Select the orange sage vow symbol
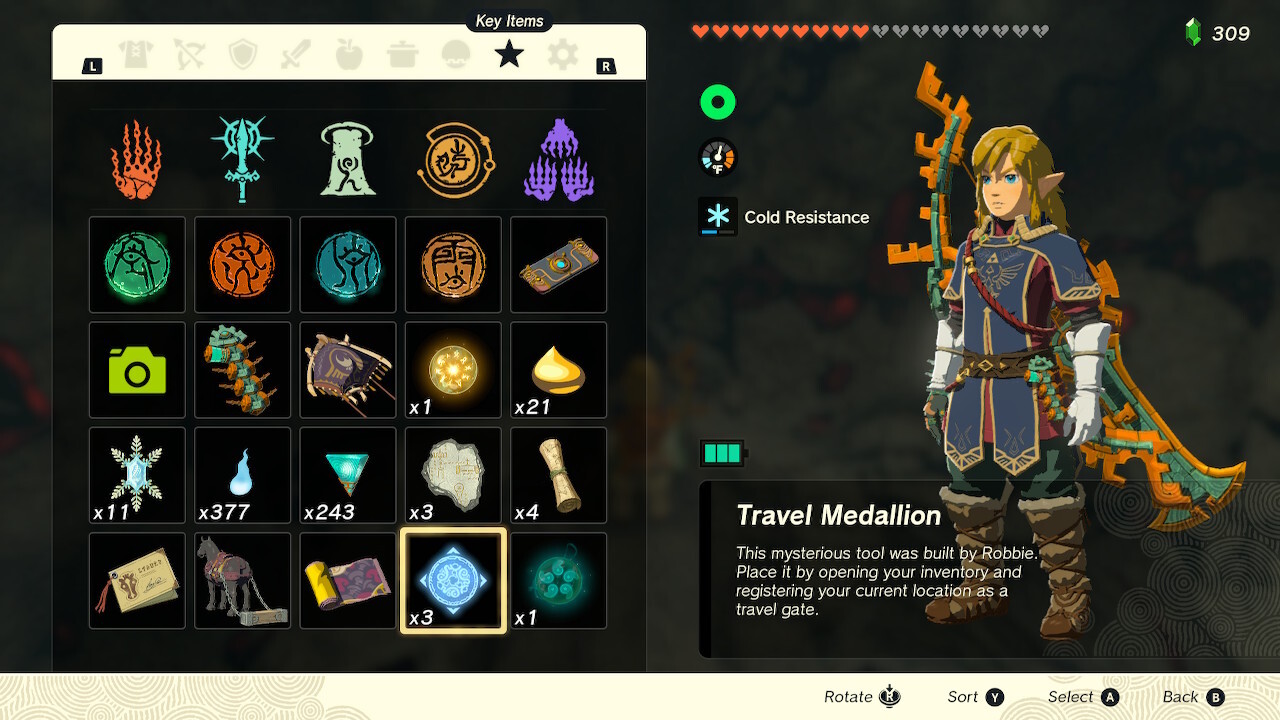 [137, 156]
